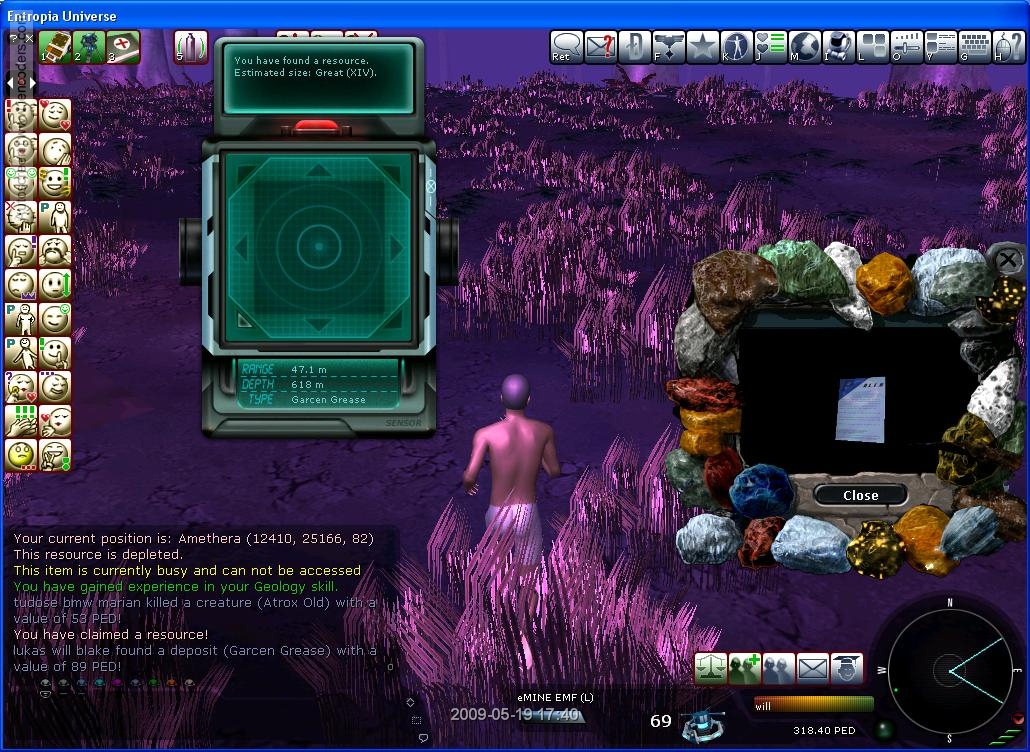Open the chat speech bubble button
Image resolution: width=1030 pixels, height=752 pixels.
567,47
